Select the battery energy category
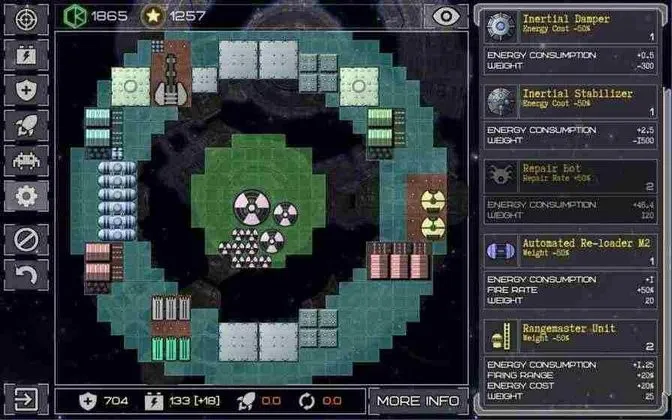672x420 pixels. point(26,56)
